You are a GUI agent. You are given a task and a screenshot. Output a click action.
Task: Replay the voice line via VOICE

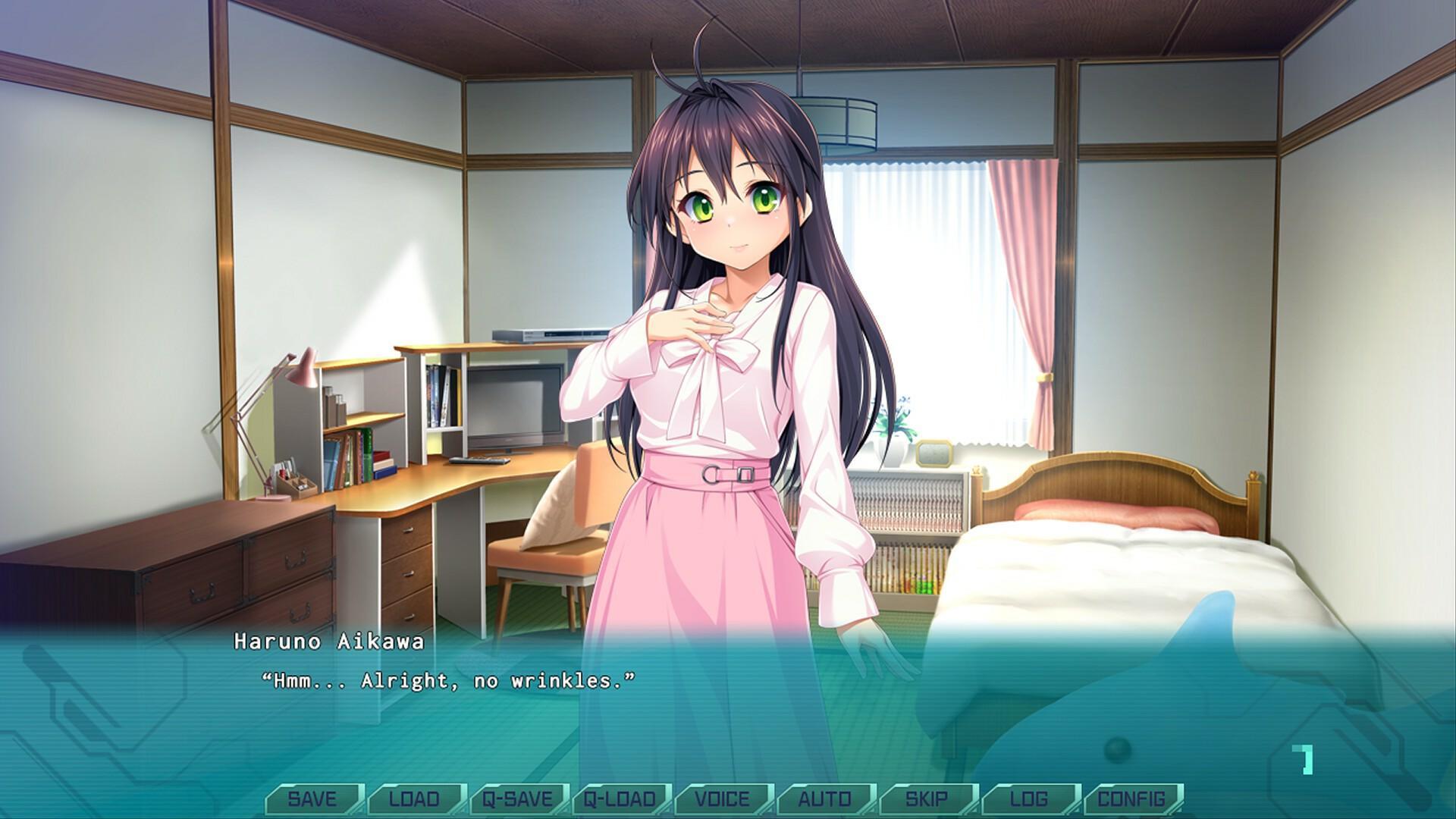point(722,798)
